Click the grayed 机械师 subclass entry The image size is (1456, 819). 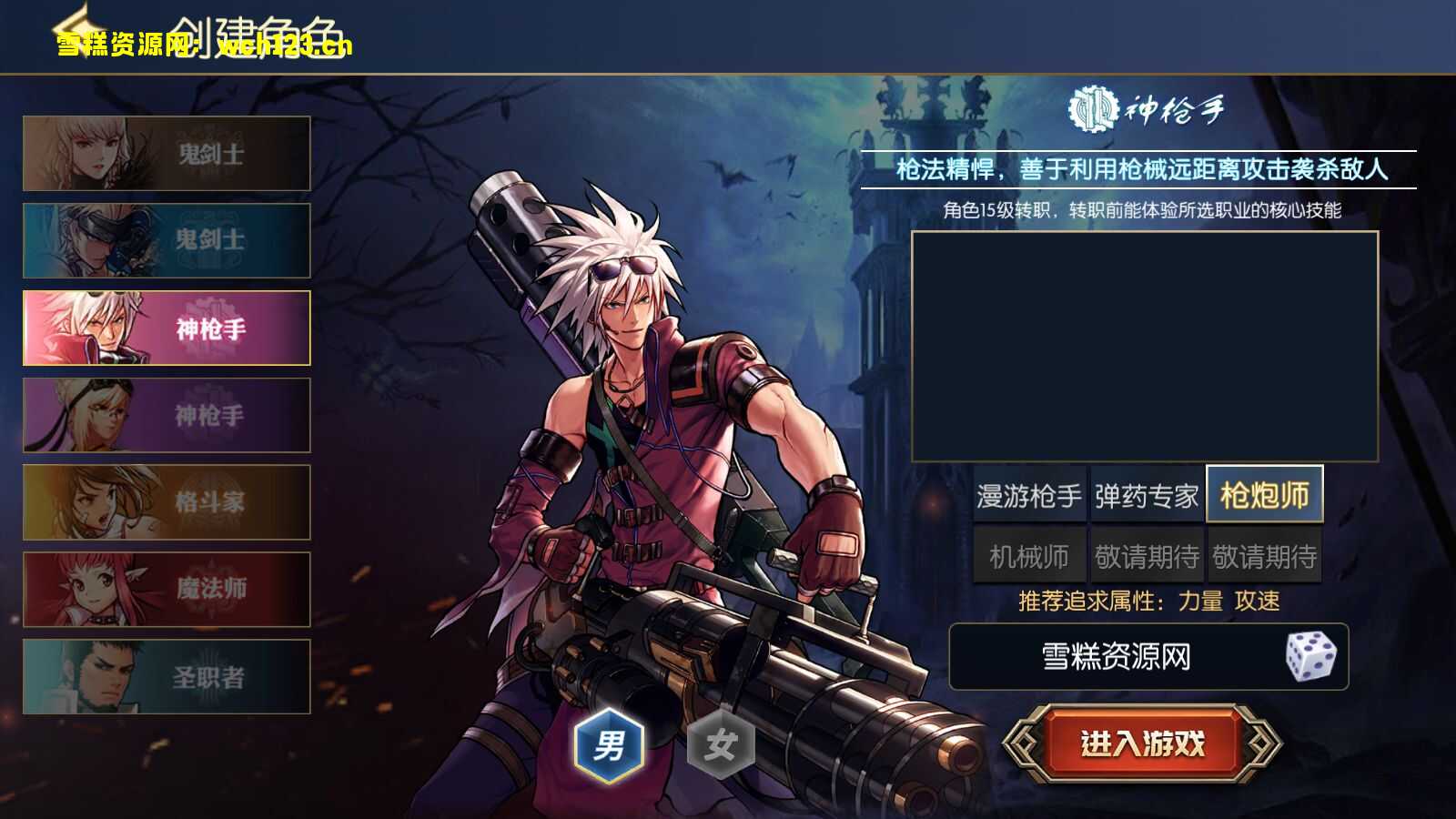1028,554
